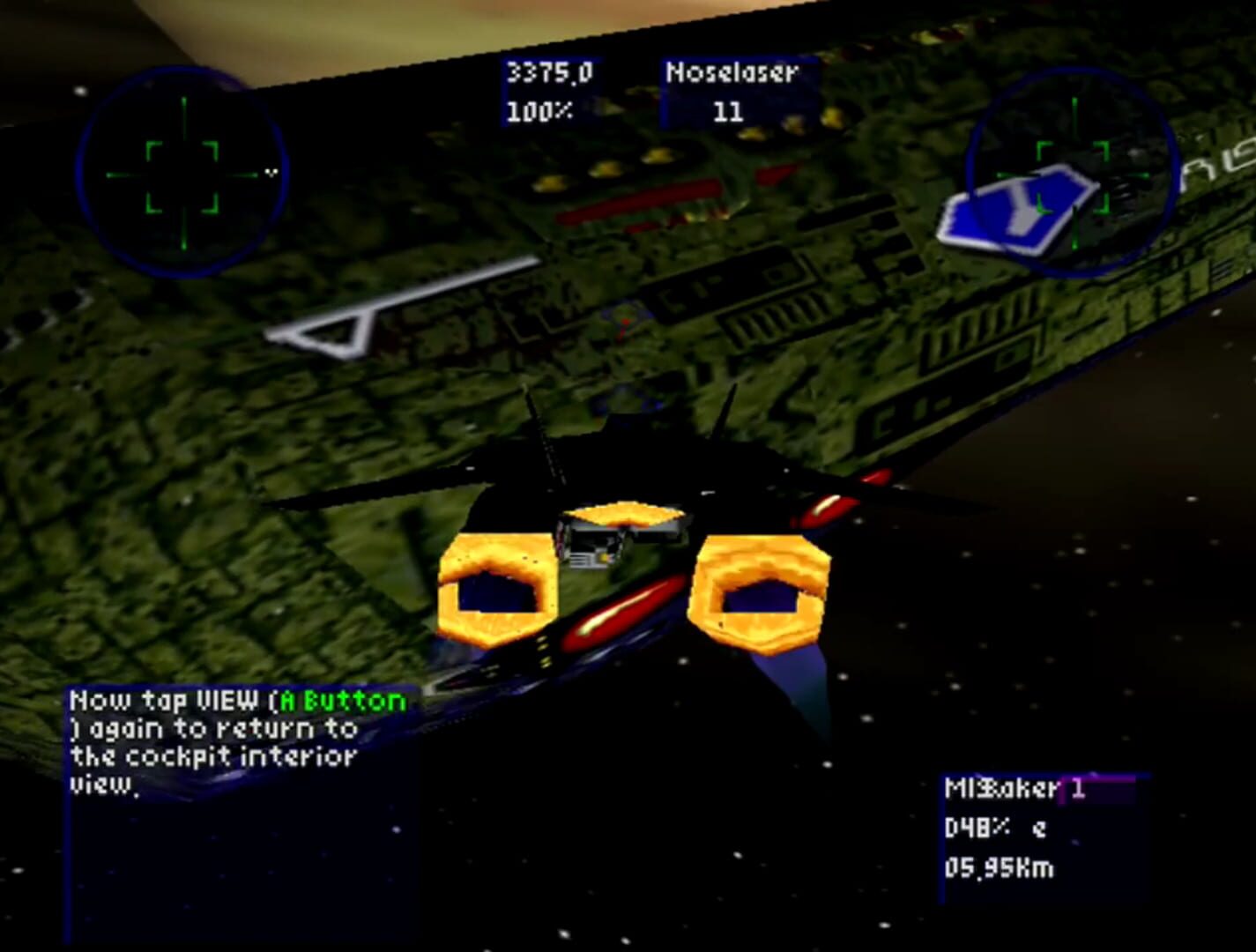Click the 05.95Km distance reading
1256x952 pixels.
click(1000, 868)
